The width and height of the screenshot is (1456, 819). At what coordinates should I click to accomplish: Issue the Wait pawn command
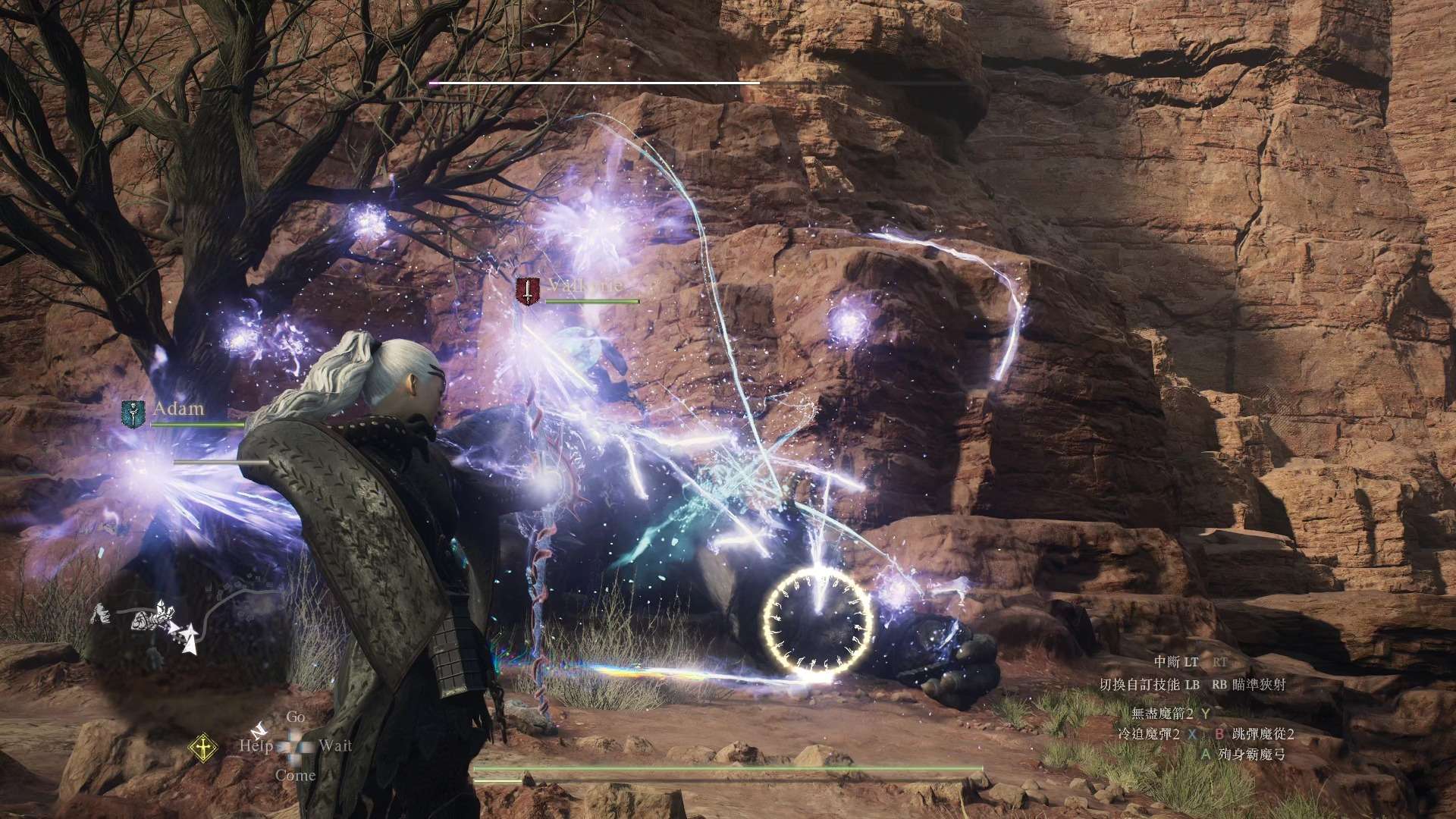tap(335, 745)
